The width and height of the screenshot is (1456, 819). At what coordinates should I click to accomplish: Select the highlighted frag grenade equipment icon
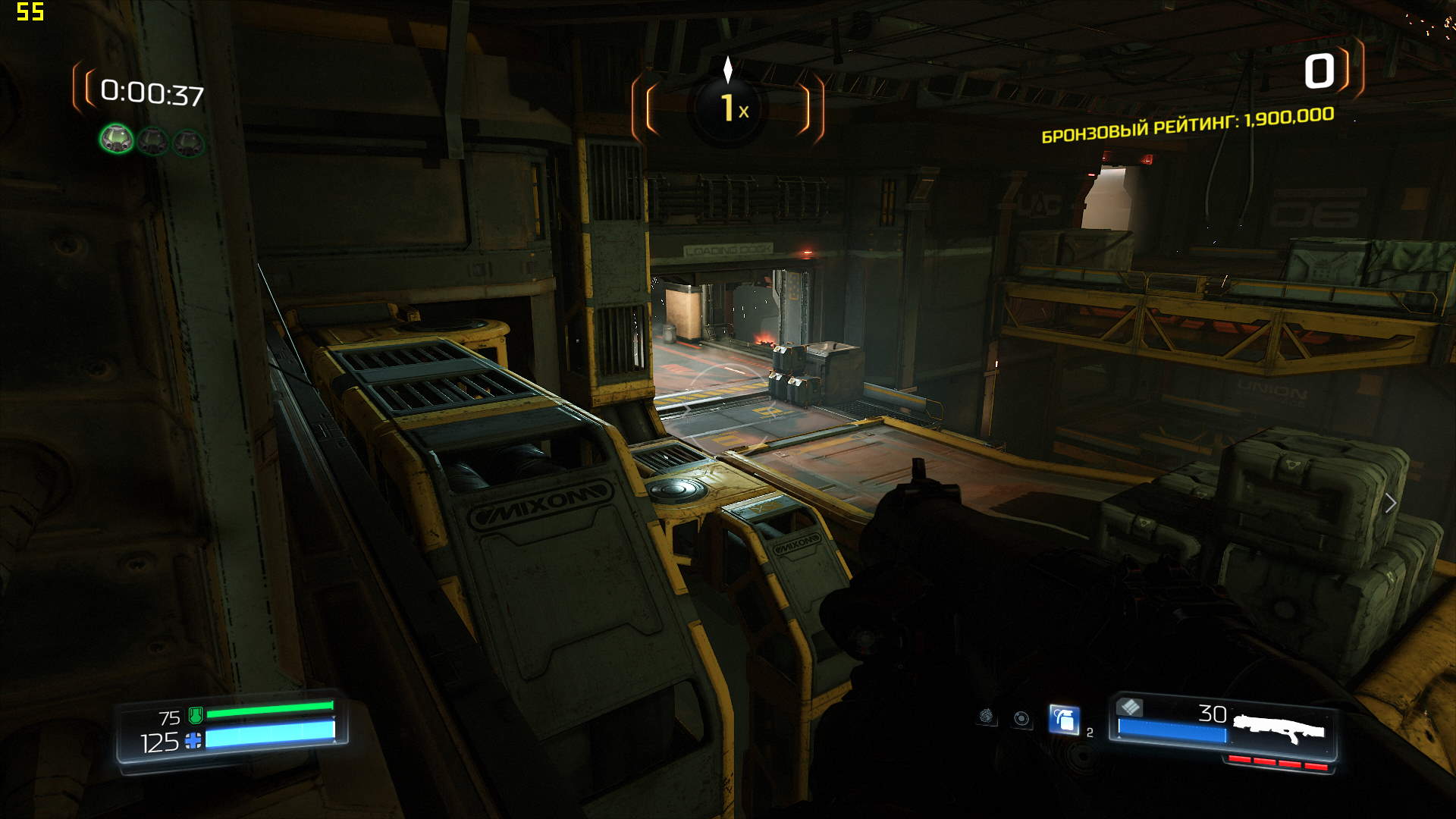pos(1064,719)
